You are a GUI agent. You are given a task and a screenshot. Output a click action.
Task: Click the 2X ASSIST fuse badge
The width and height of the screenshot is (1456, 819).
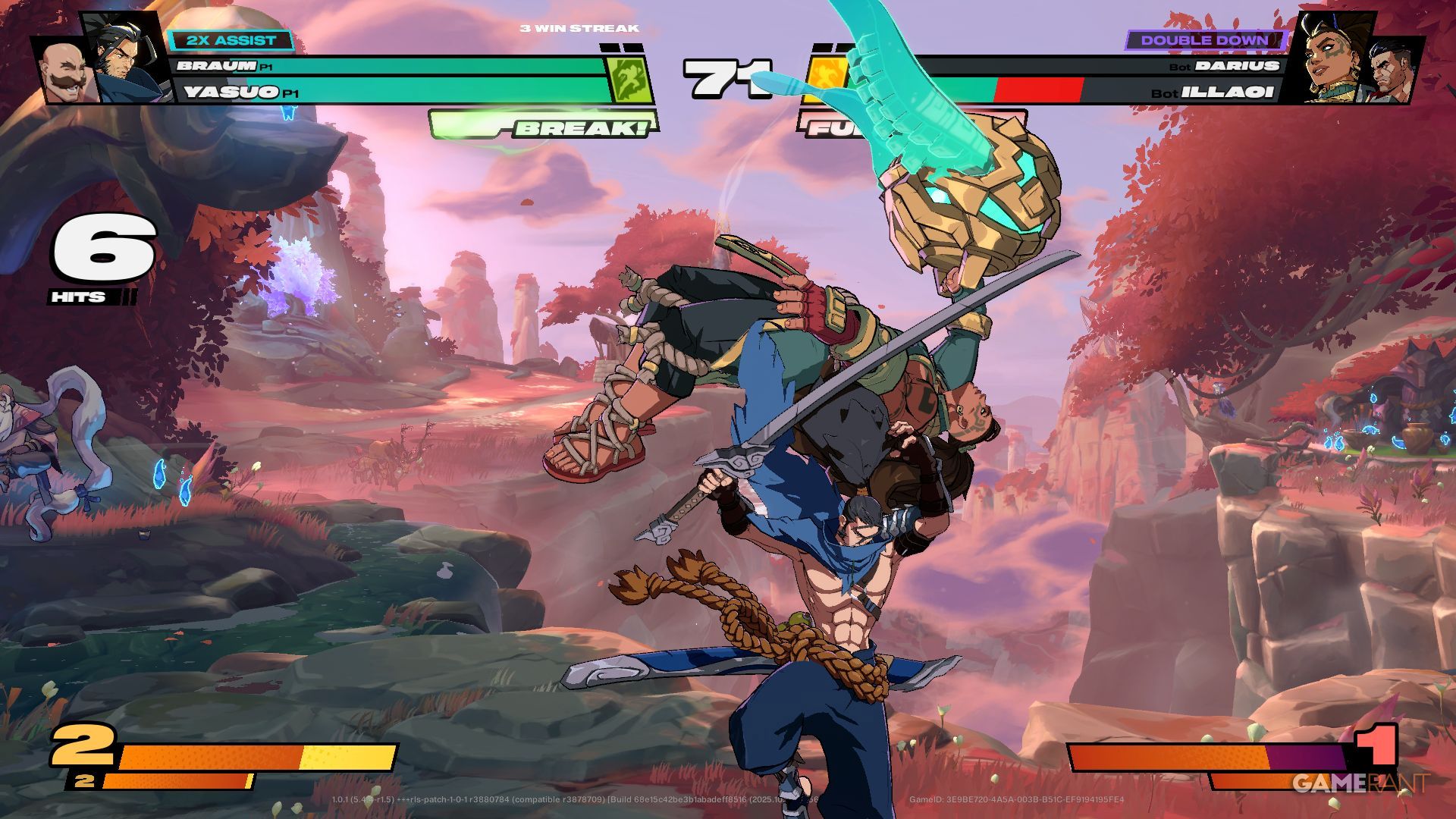tap(231, 40)
